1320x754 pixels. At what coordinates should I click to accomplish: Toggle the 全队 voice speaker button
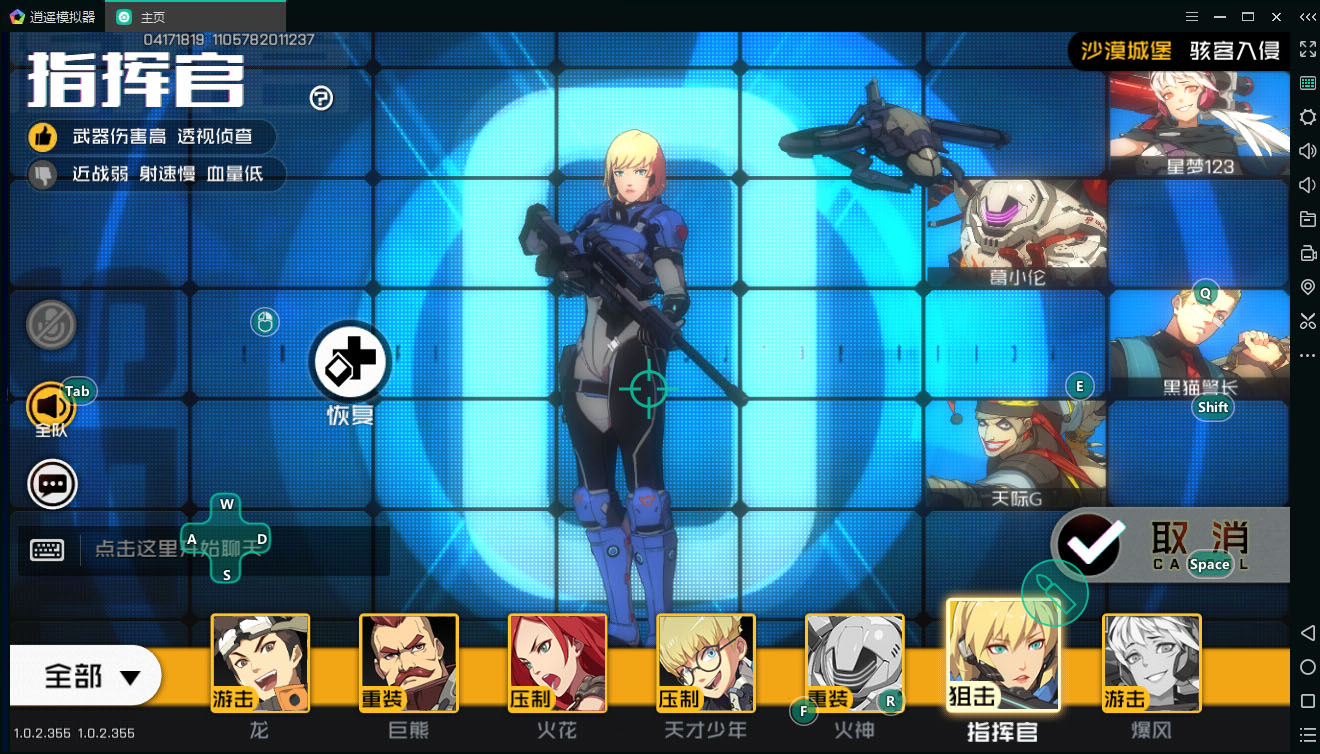pos(50,407)
